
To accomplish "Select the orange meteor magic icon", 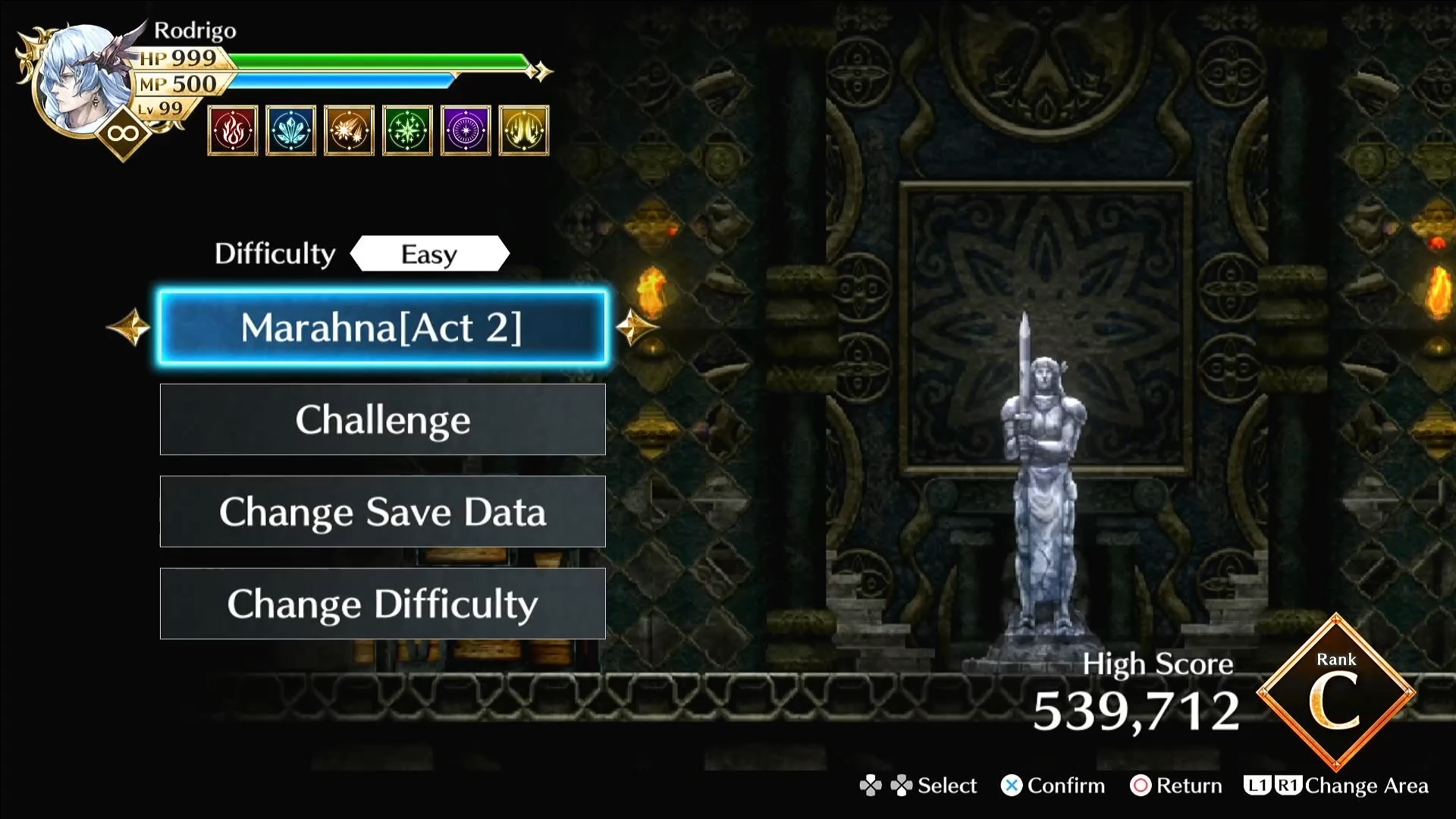I will pos(349,131).
